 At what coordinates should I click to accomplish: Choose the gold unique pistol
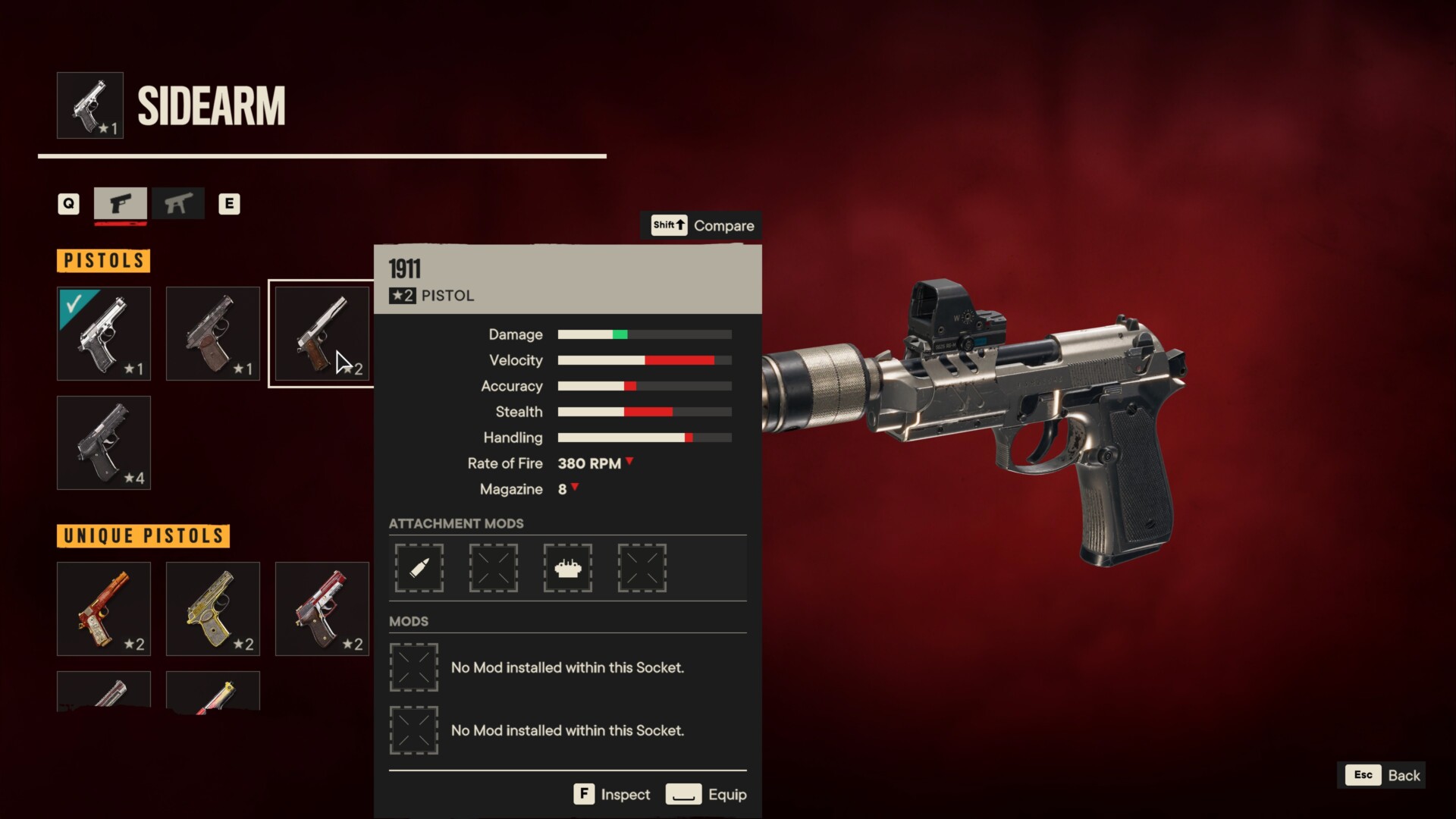213,609
